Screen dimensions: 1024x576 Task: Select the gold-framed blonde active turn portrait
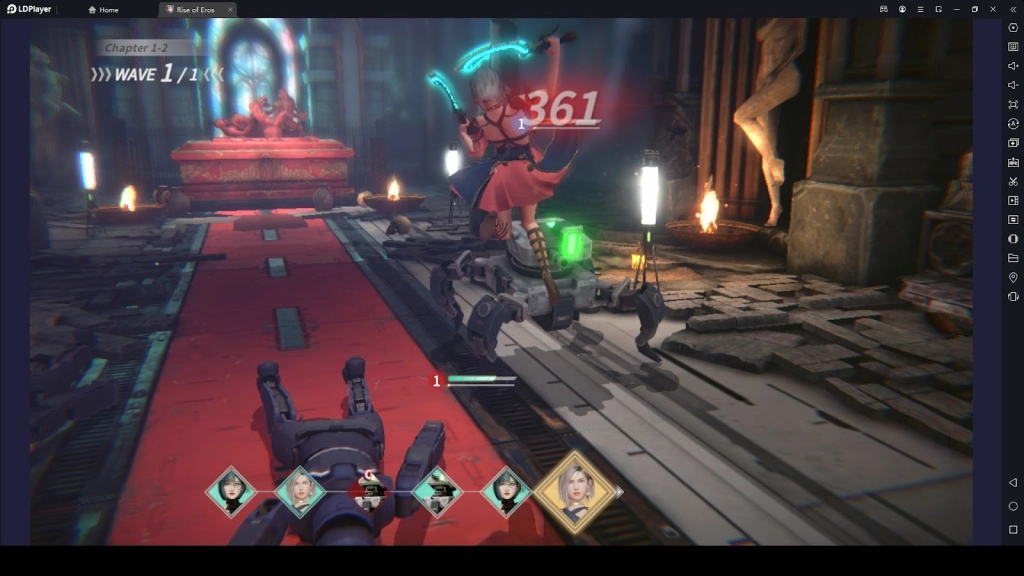click(x=574, y=490)
